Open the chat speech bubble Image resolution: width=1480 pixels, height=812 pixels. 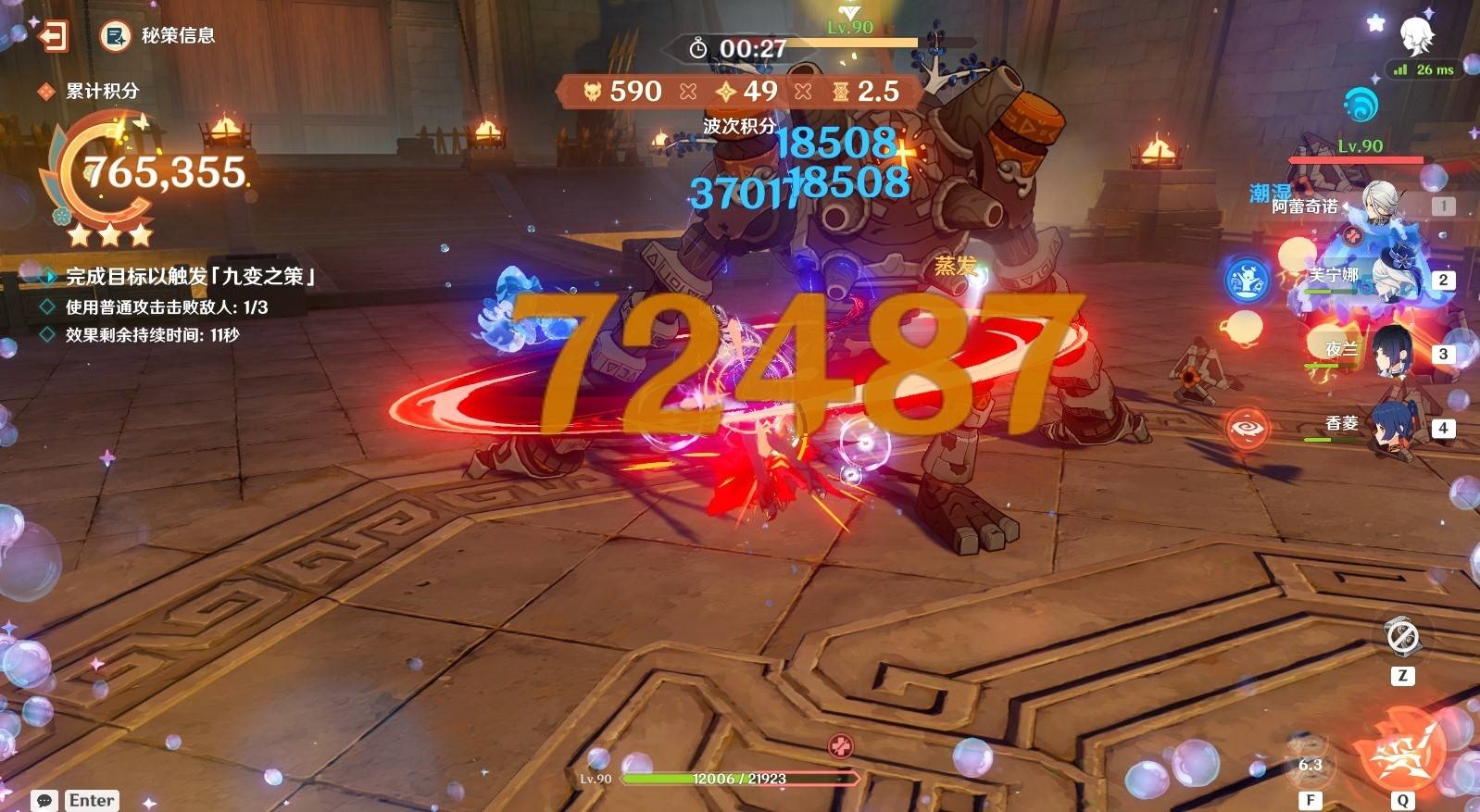[44, 800]
